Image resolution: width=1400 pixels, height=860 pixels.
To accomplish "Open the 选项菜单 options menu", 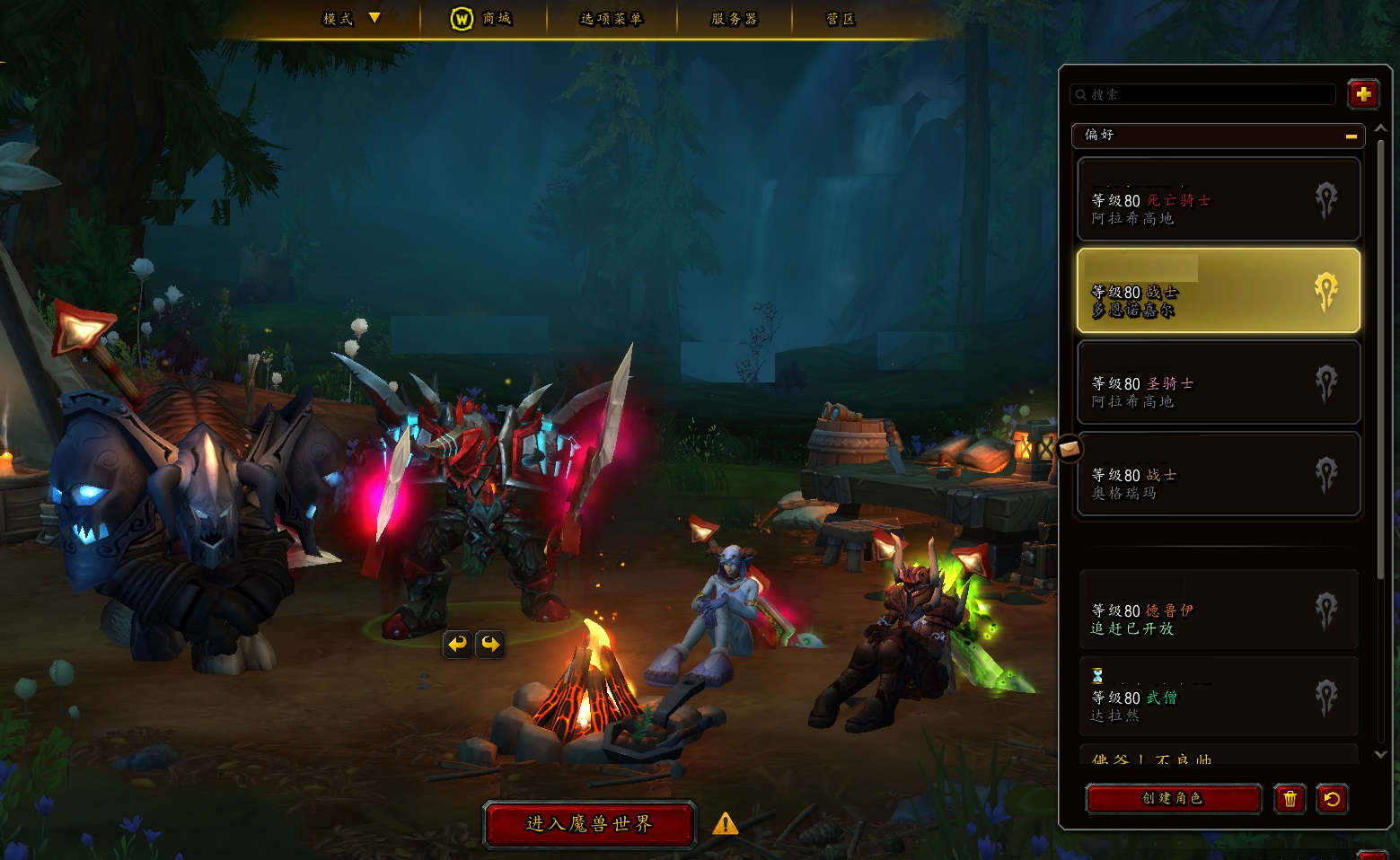I will coord(611,19).
